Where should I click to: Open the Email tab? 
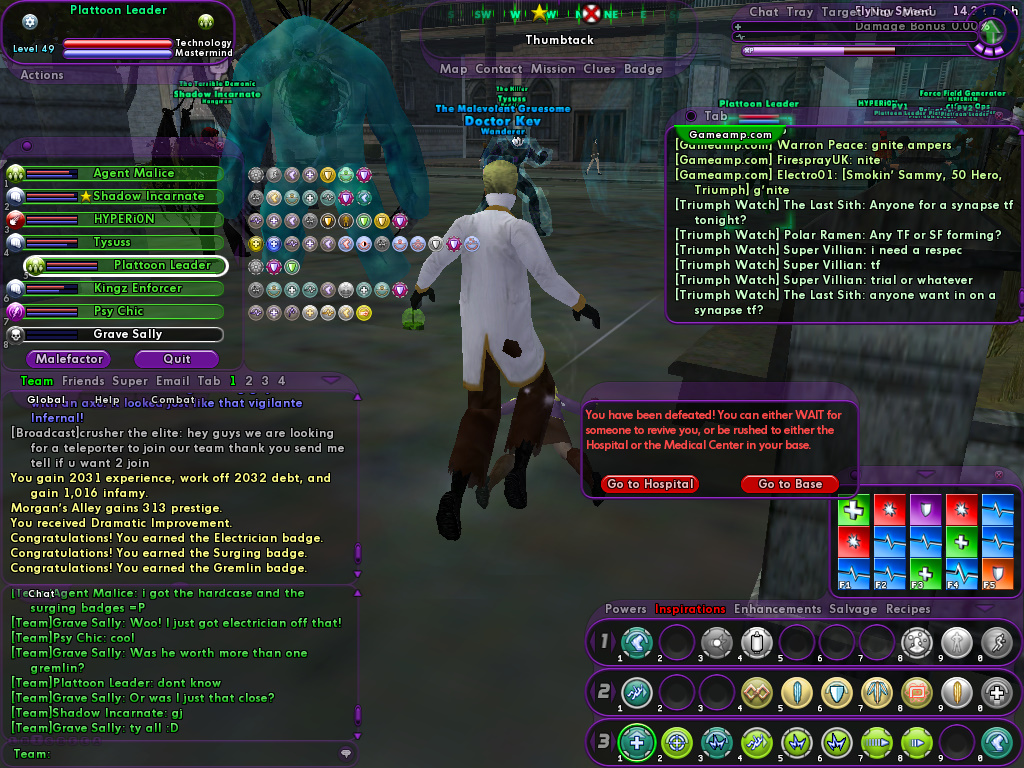tap(171, 381)
